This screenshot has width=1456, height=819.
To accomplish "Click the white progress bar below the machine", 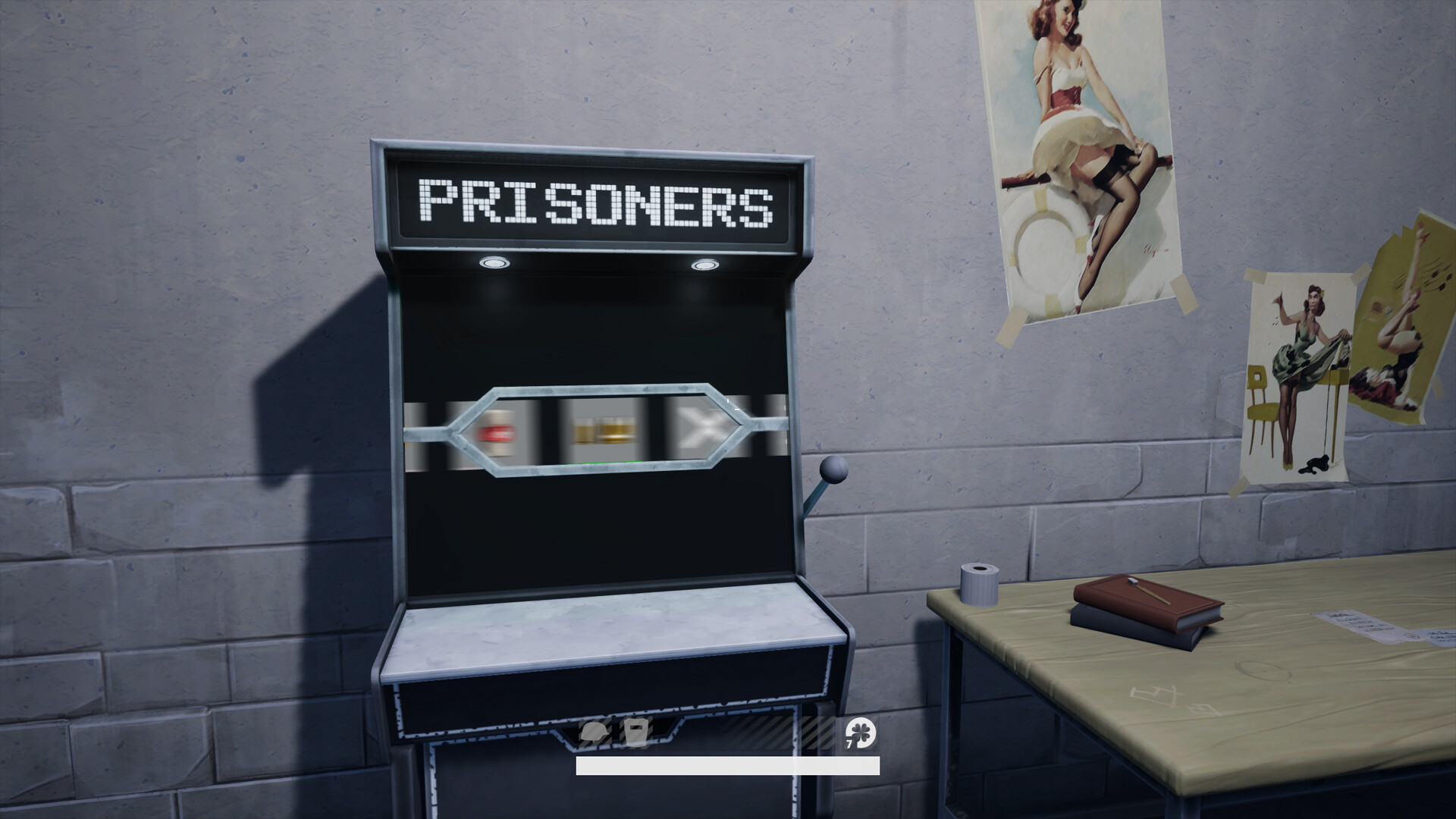I will tap(726, 767).
